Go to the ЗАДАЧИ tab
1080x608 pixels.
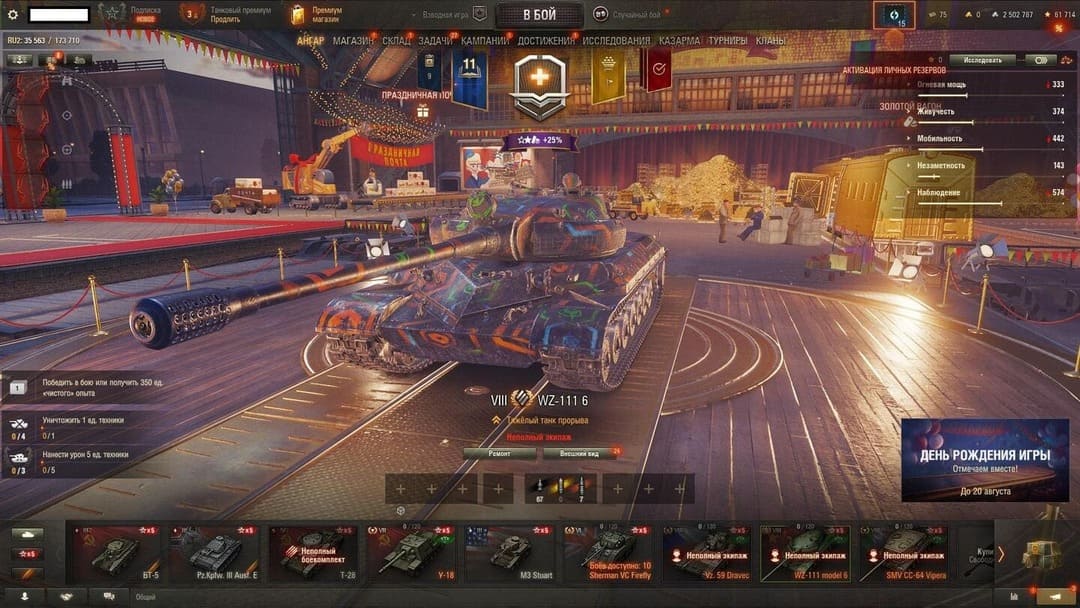point(435,41)
